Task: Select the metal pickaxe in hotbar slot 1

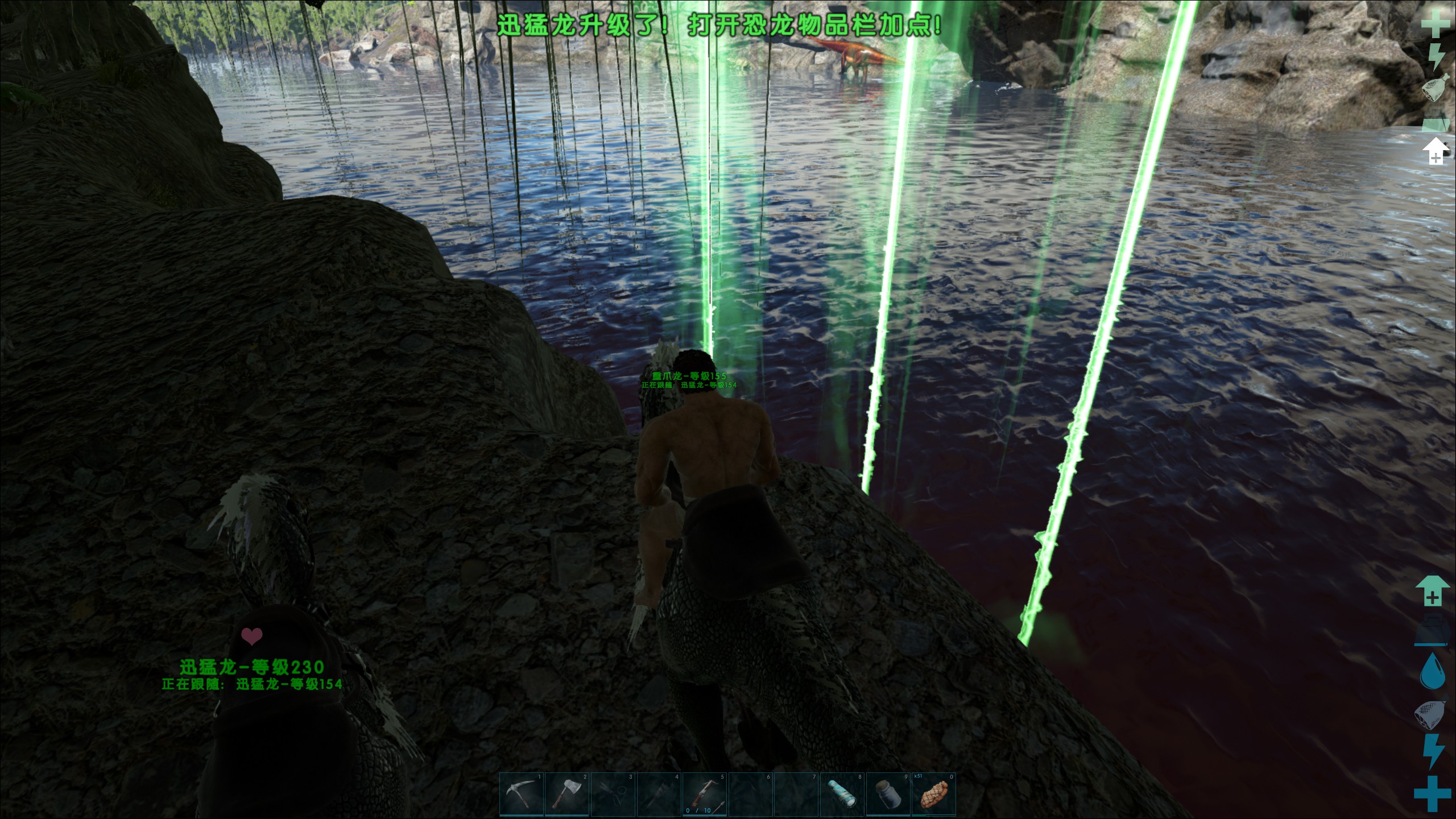Action: 522,794
